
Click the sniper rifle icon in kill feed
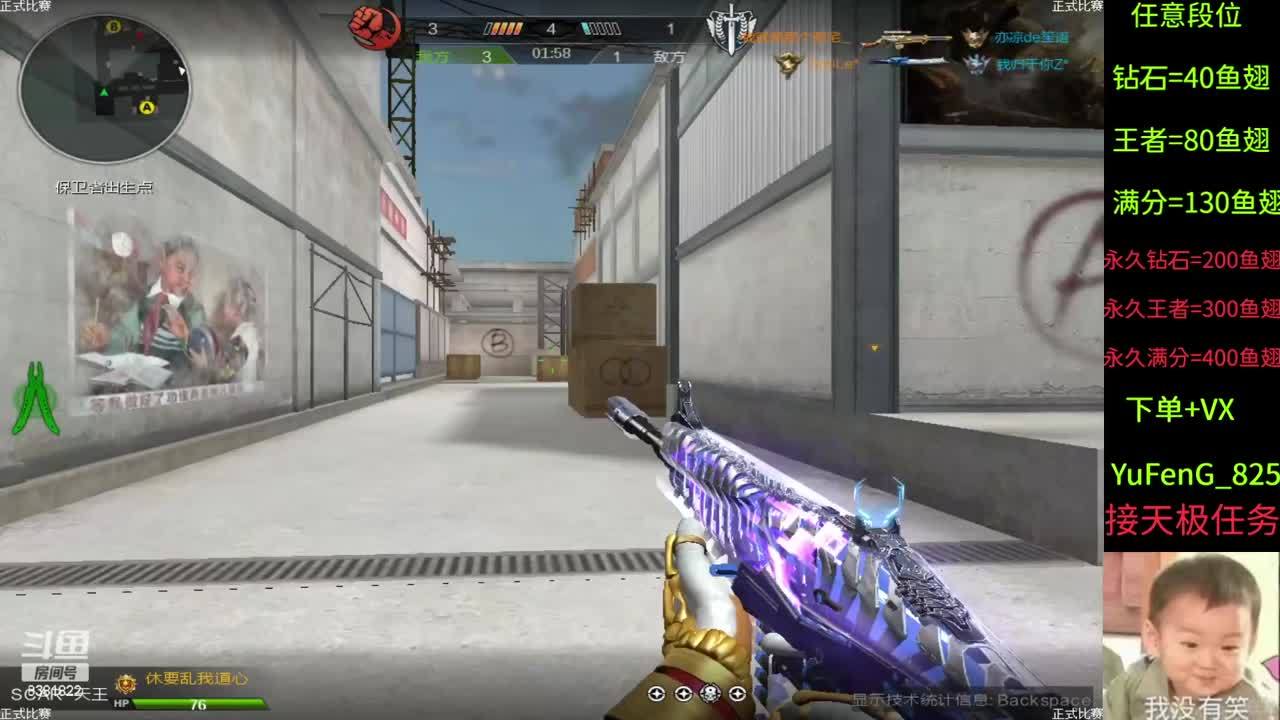pyautogui.click(x=906, y=39)
